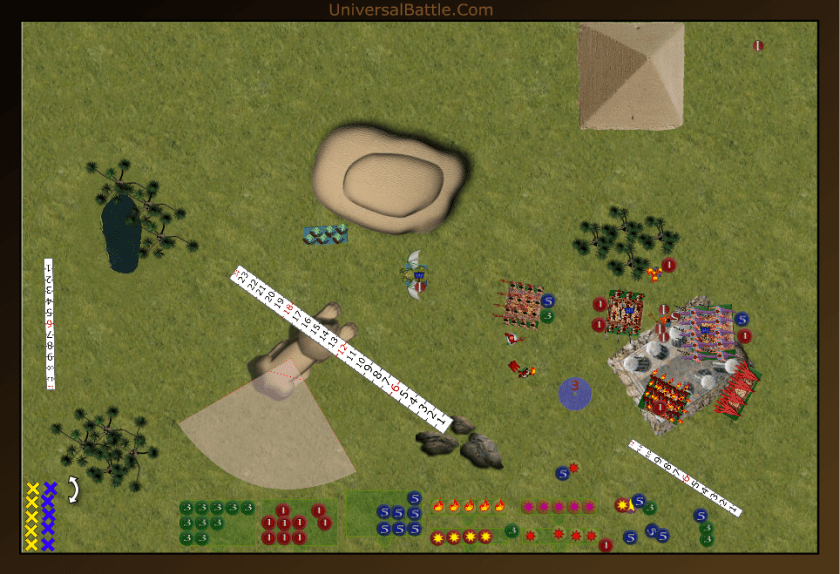Select the teal unit beside the sandy hill
The height and width of the screenshot is (574, 840).
point(326,234)
